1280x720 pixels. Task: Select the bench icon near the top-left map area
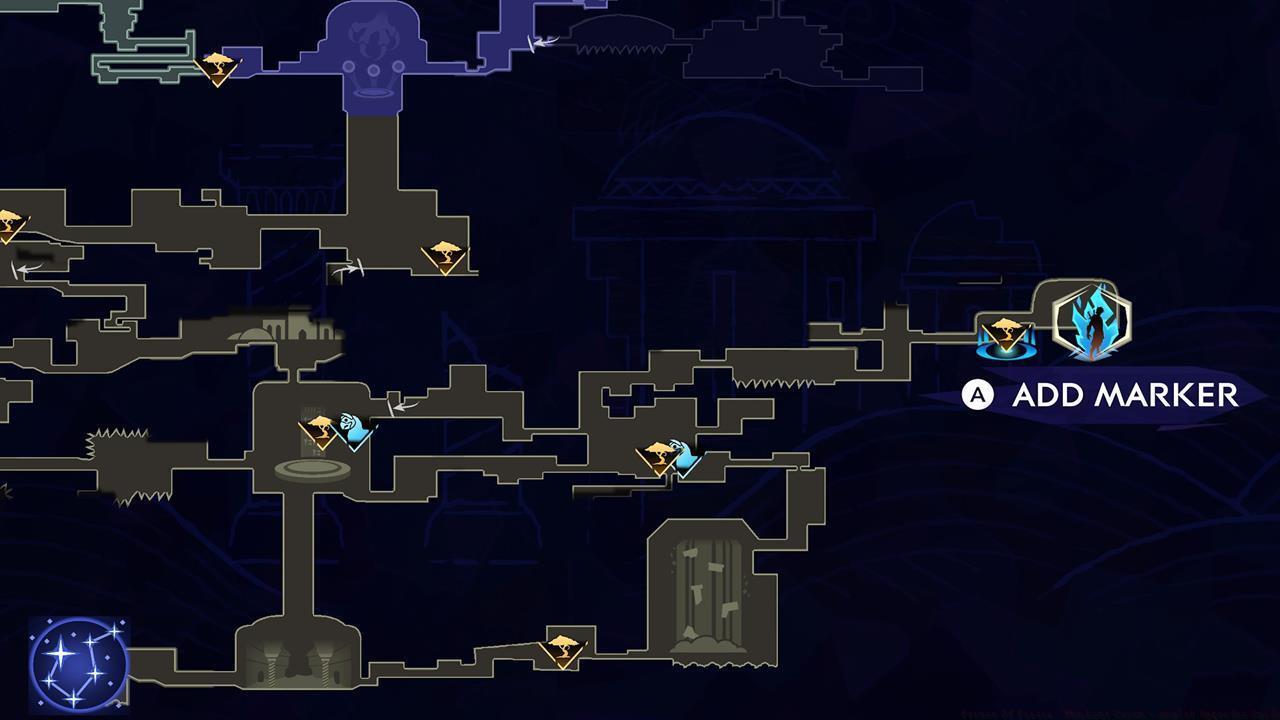pos(217,67)
